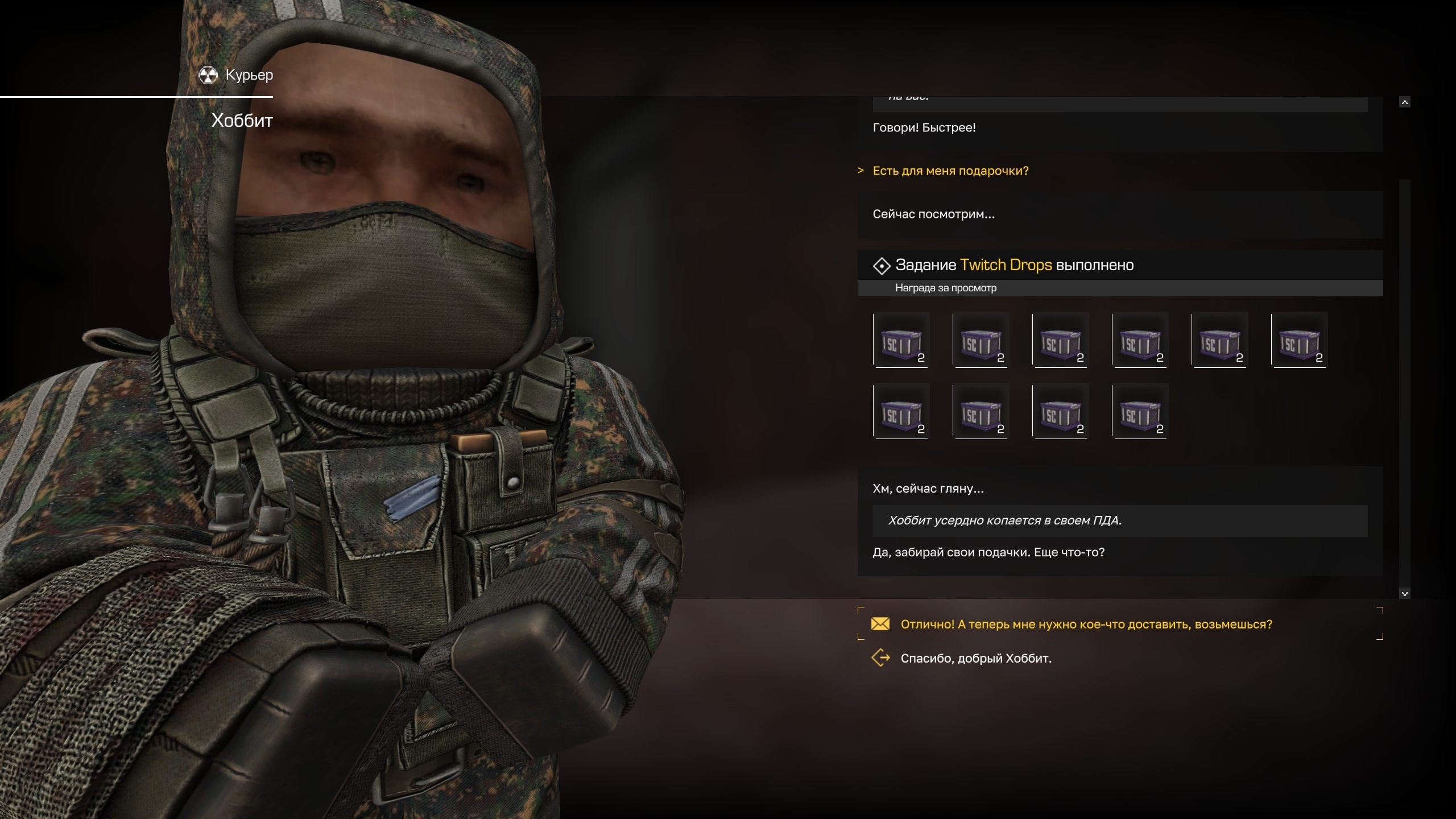Click the dialogue scroll up arrow

pos(1404,102)
